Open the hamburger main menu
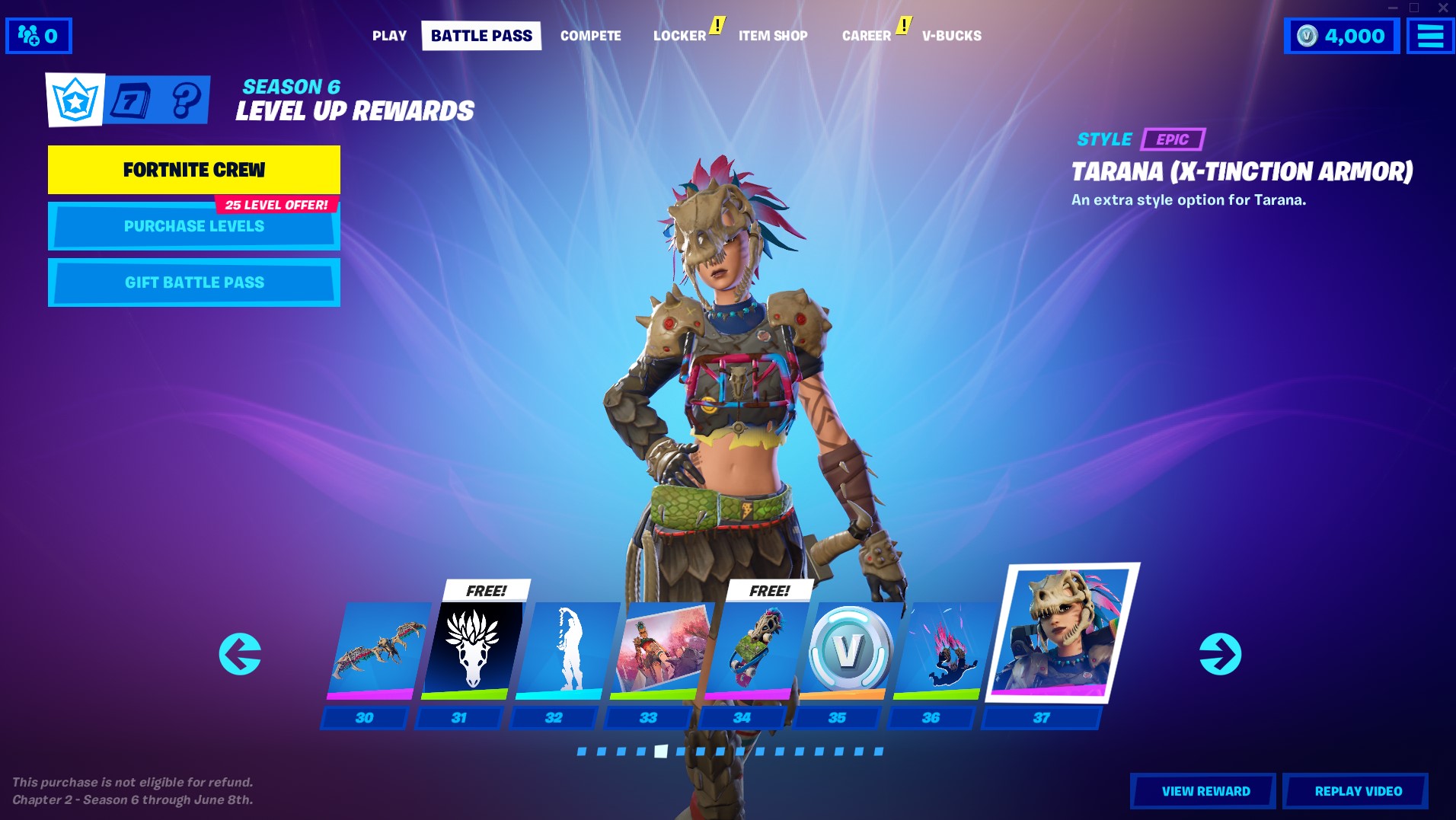1456x820 pixels. point(1430,36)
